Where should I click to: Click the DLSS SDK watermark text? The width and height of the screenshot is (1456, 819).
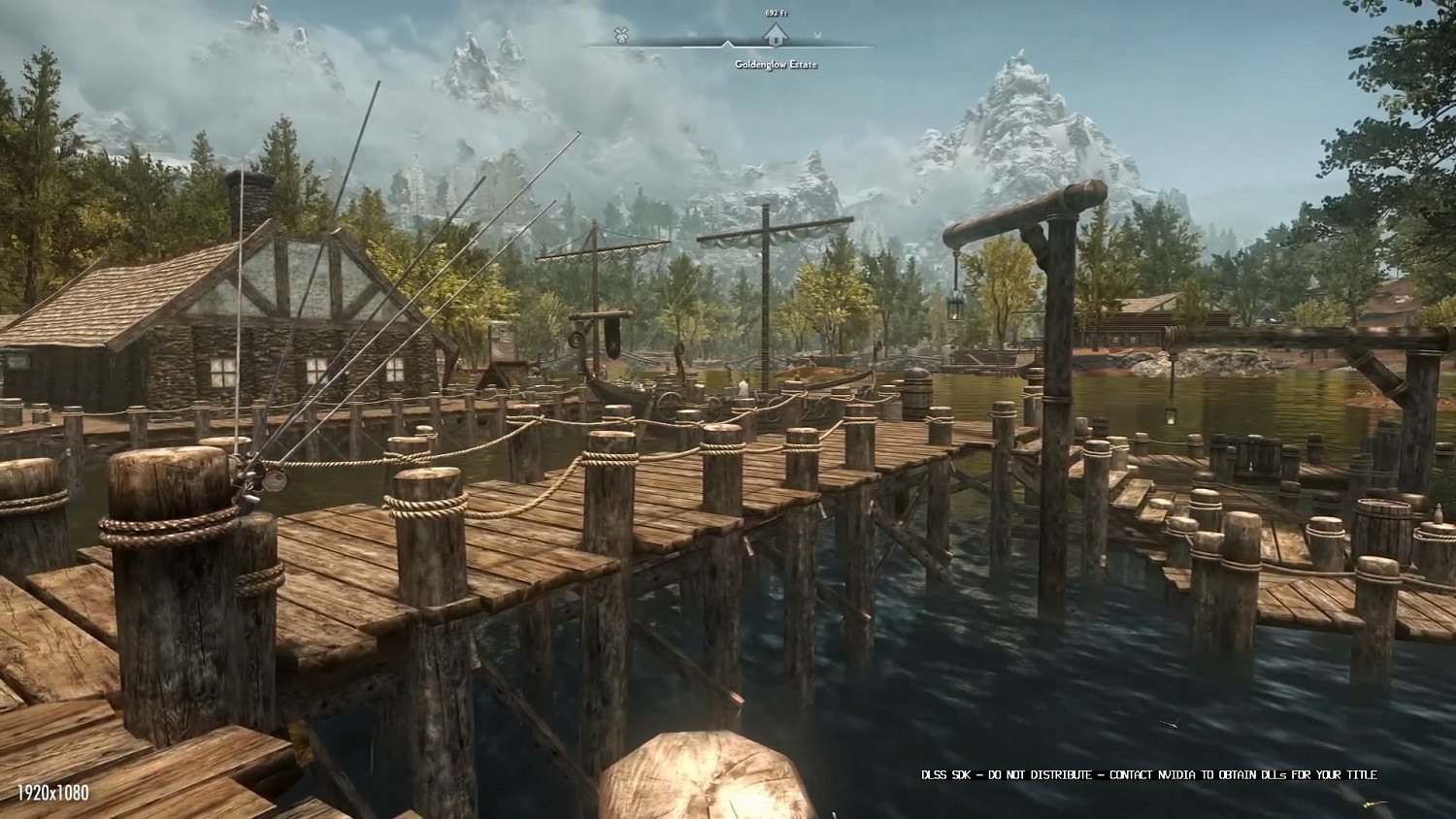[1150, 775]
